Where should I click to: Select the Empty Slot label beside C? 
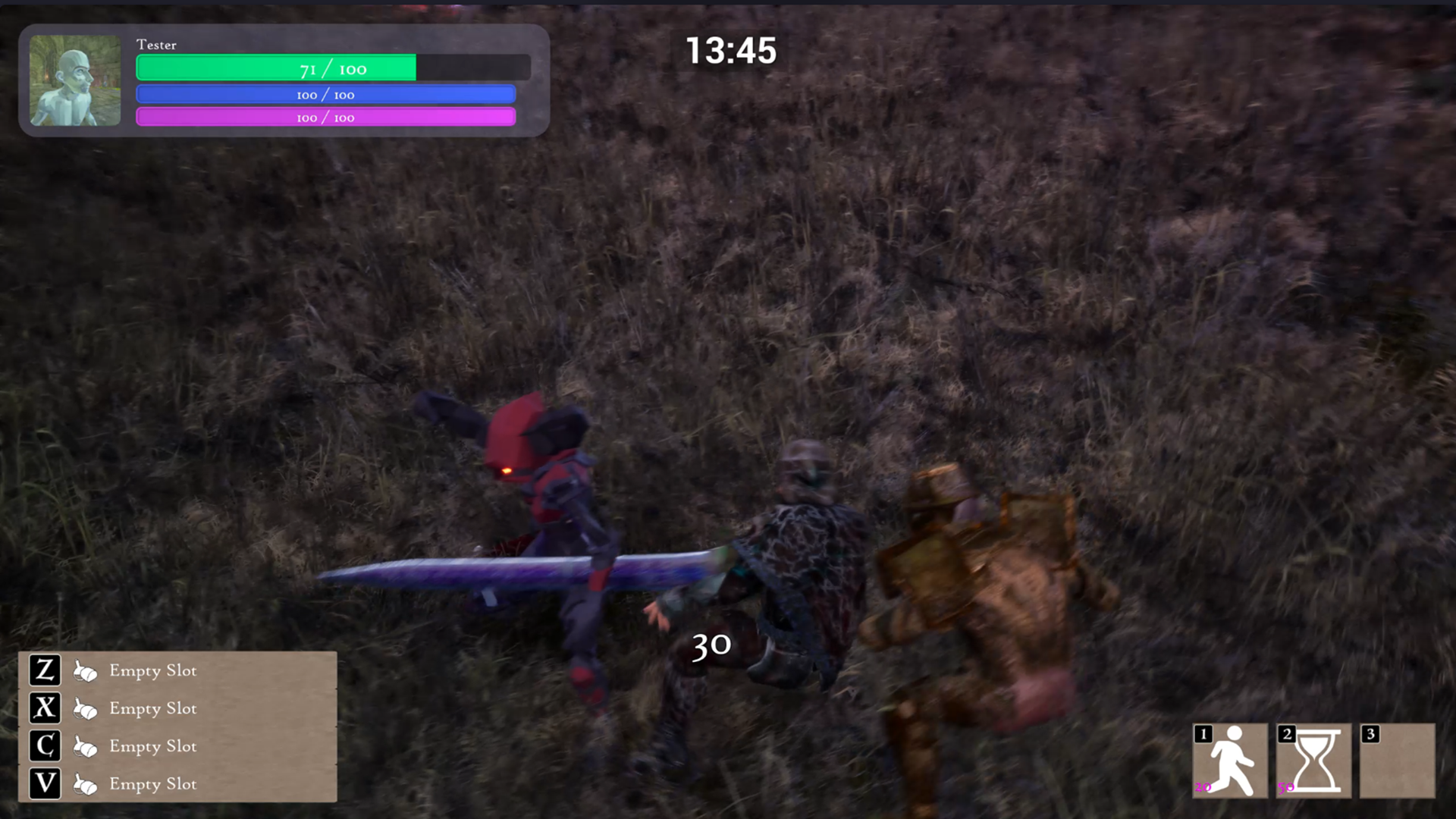coord(152,747)
